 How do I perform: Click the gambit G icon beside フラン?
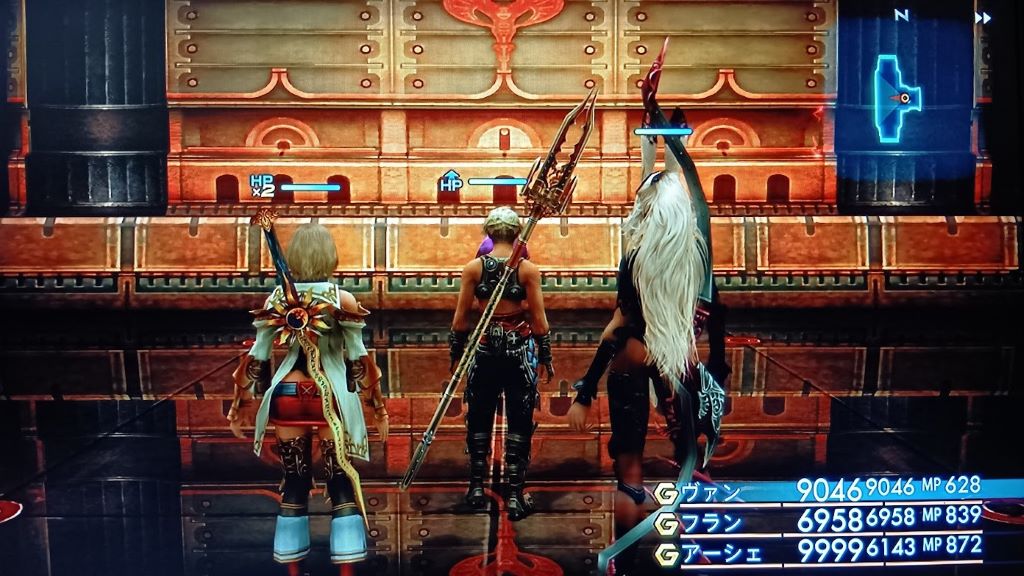pos(666,521)
